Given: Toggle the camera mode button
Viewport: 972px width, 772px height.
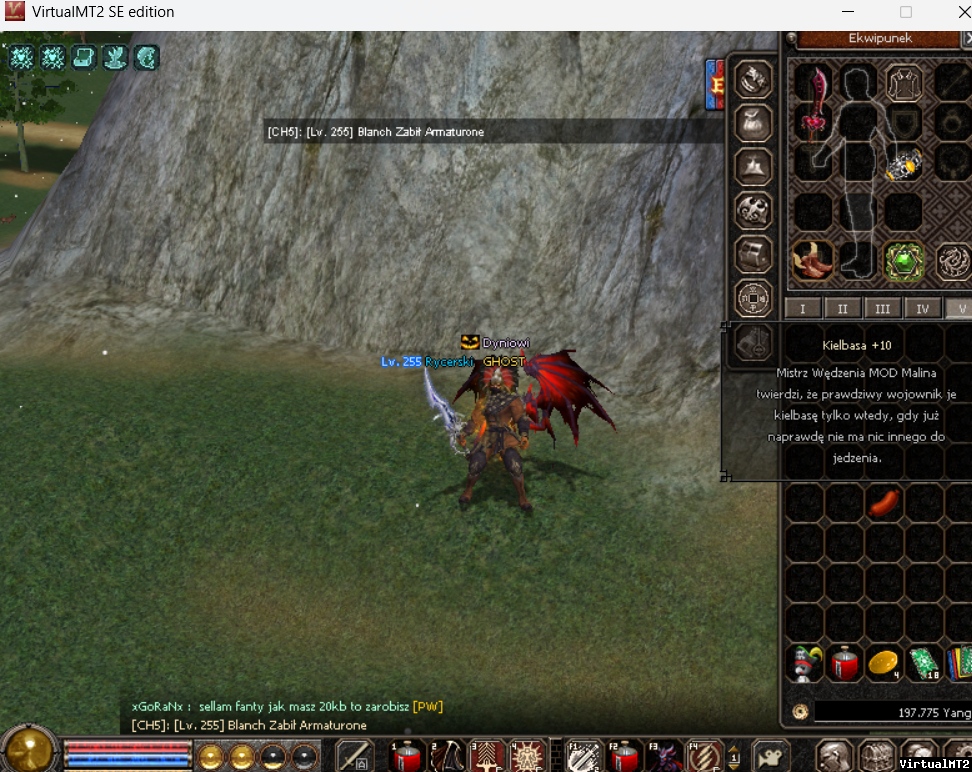Looking at the screenshot, I should click(x=769, y=754).
